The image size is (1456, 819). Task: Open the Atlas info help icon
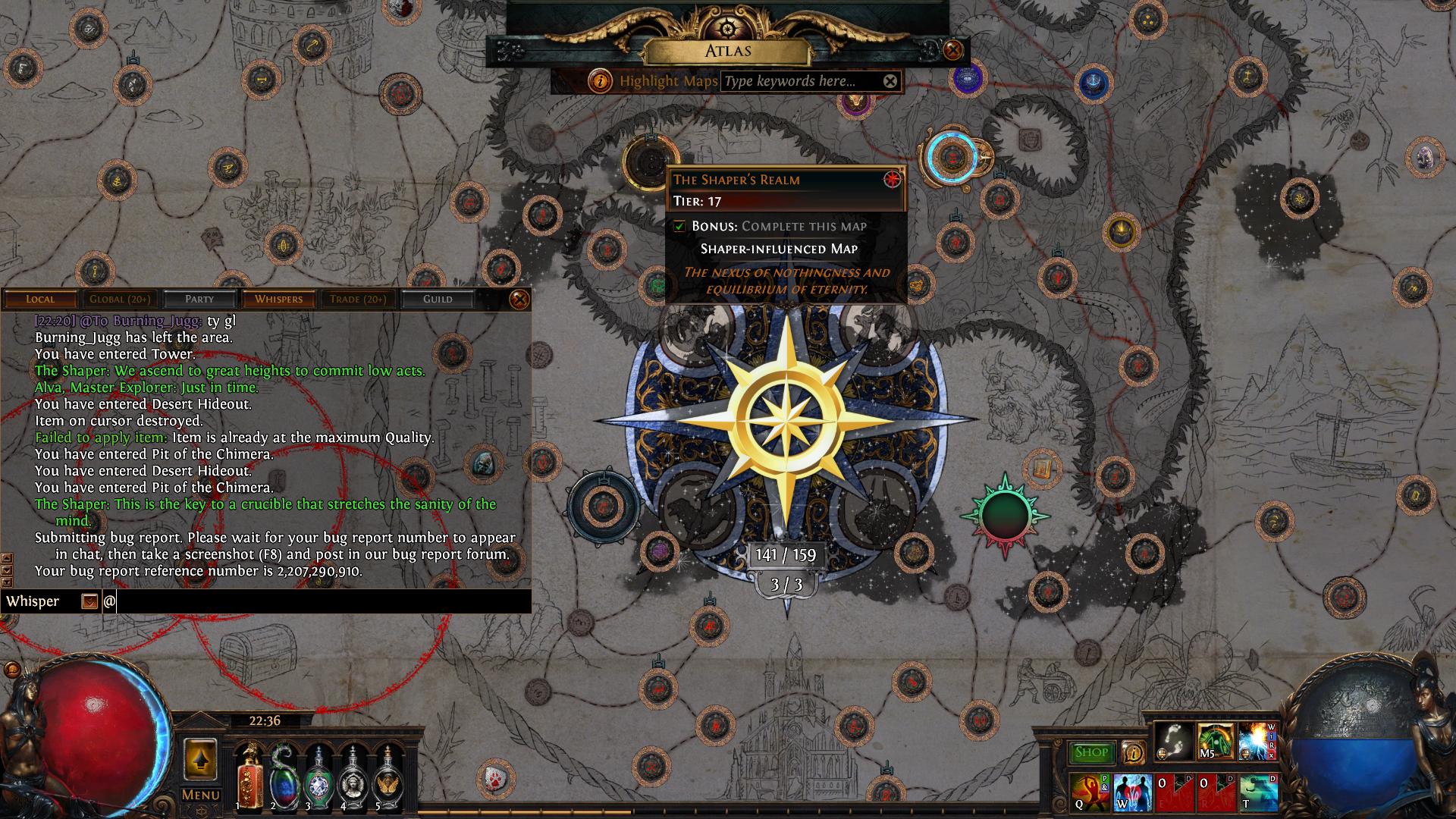pos(601,80)
